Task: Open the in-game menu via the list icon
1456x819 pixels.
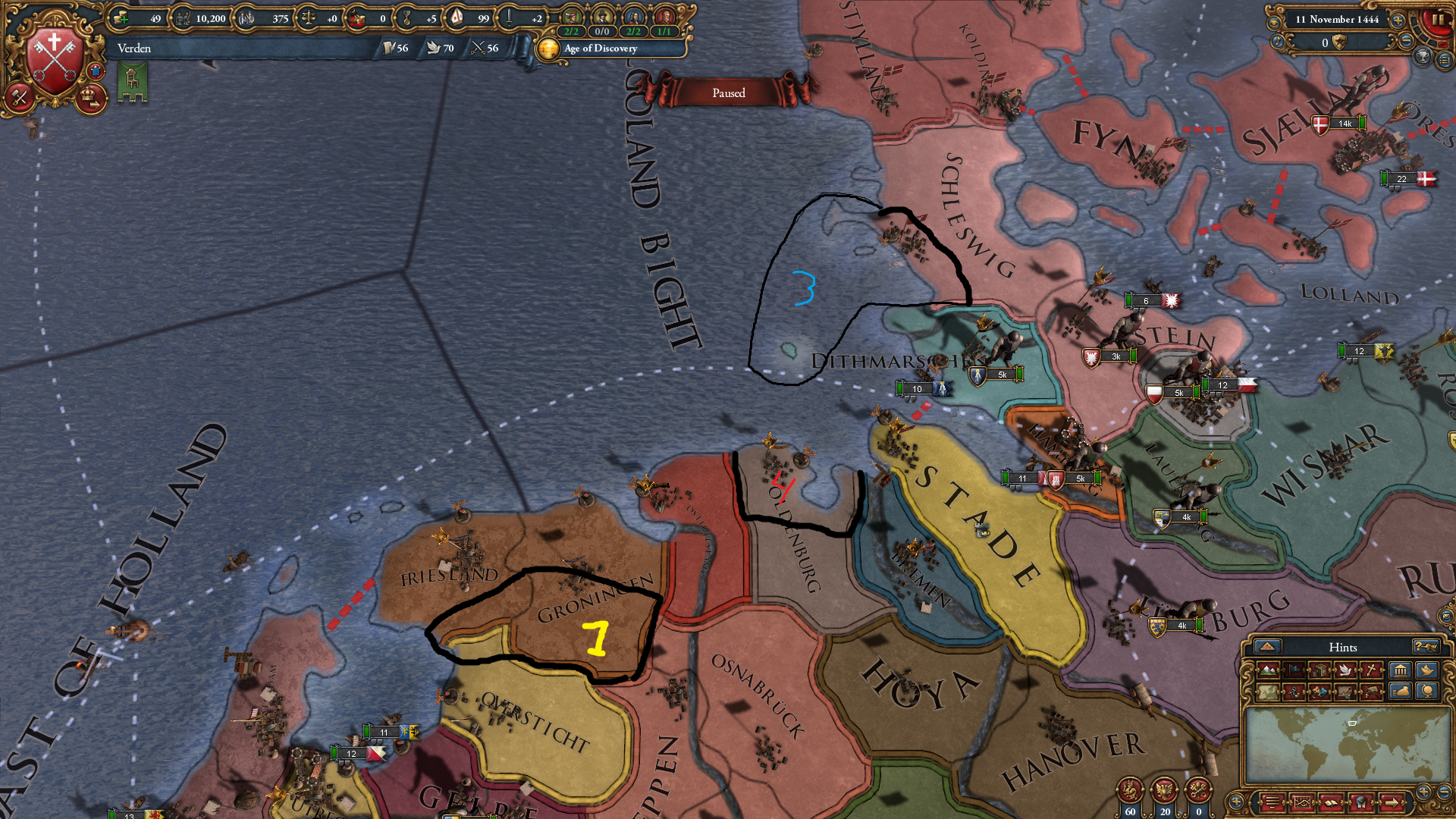Action: click(1443, 61)
